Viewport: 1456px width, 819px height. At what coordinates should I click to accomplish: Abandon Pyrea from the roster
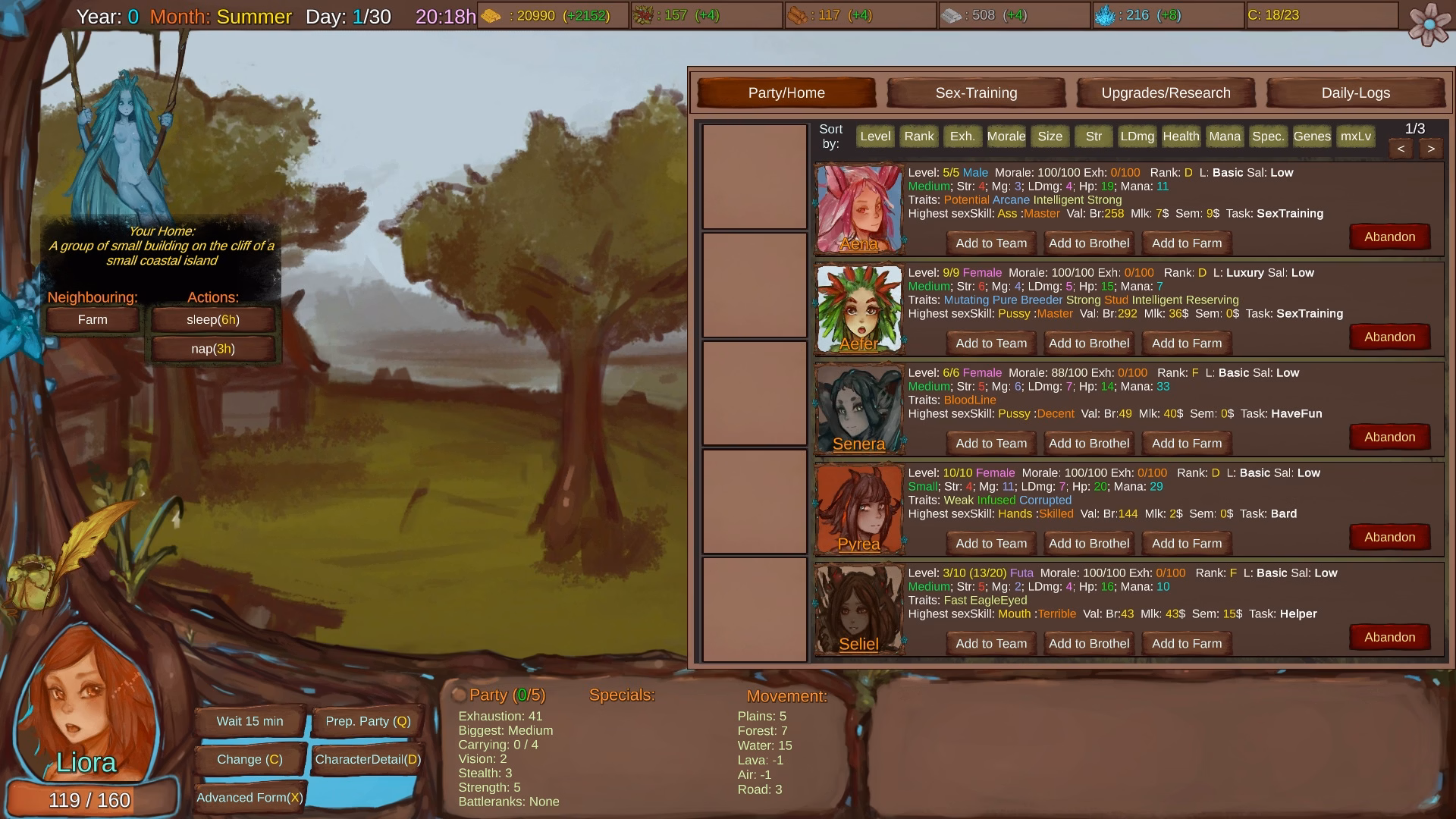pyautogui.click(x=1389, y=537)
